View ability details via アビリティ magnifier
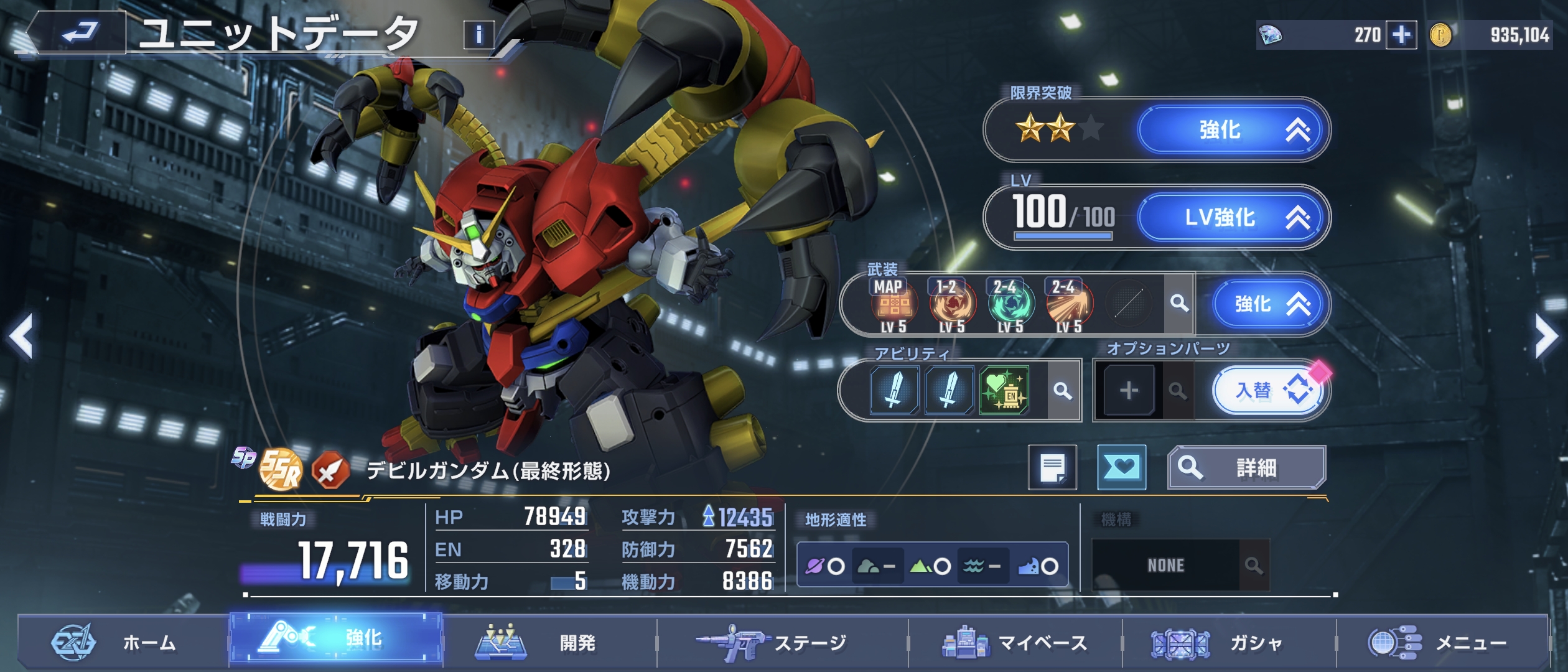The width and height of the screenshot is (1568, 672). (1063, 391)
